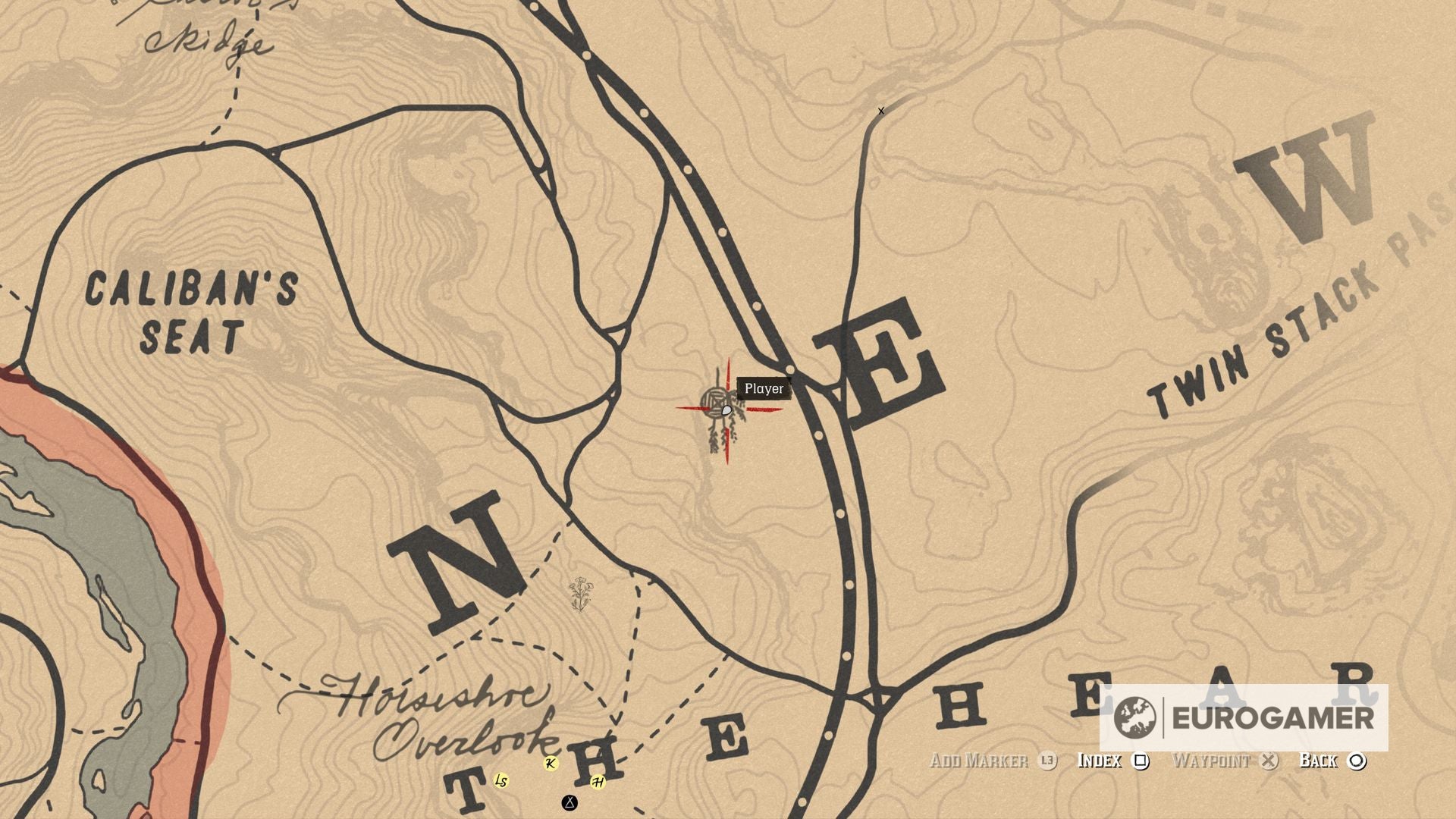
Task: Click the square Index button prompt
Action: point(1142,762)
